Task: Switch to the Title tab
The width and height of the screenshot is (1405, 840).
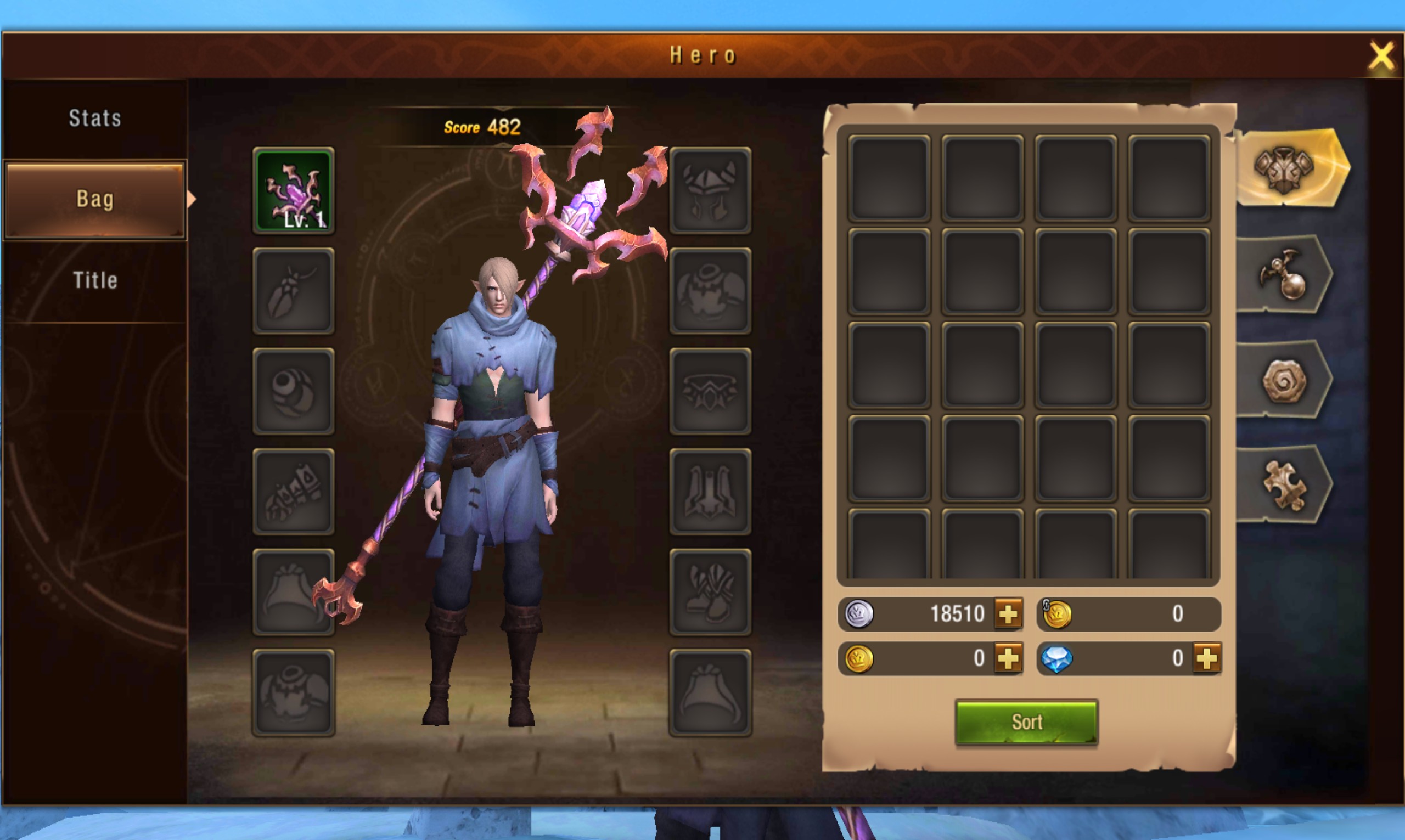Action: (94, 280)
